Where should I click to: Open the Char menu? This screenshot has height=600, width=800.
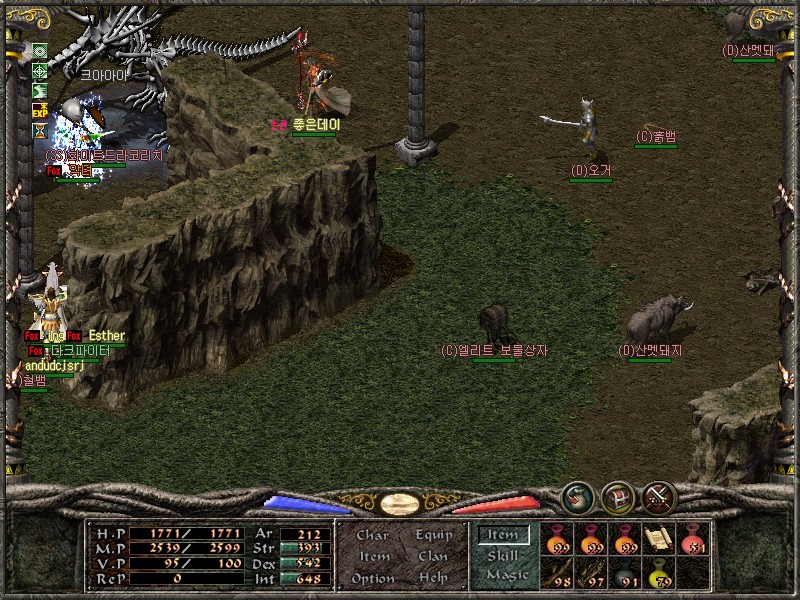pos(372,535)
